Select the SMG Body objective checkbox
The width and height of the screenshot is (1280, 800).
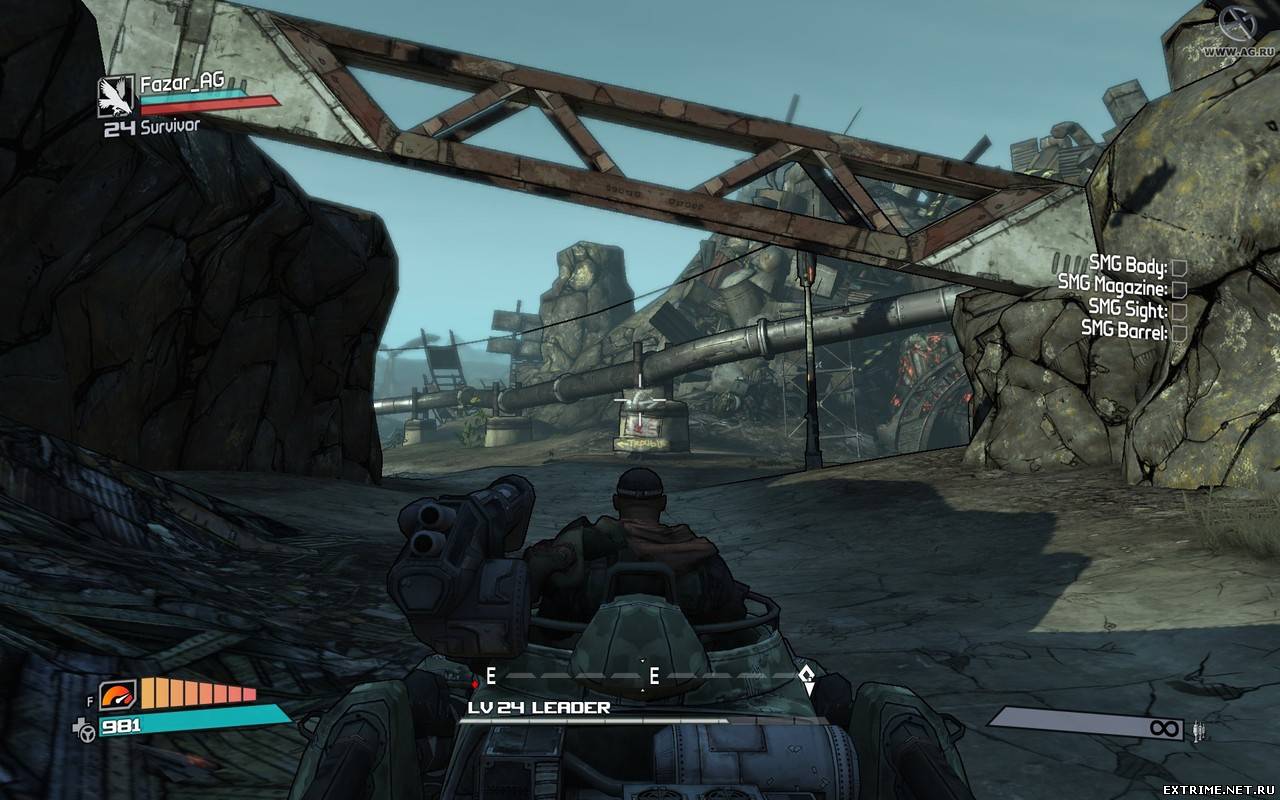(x=1179, y=267)
